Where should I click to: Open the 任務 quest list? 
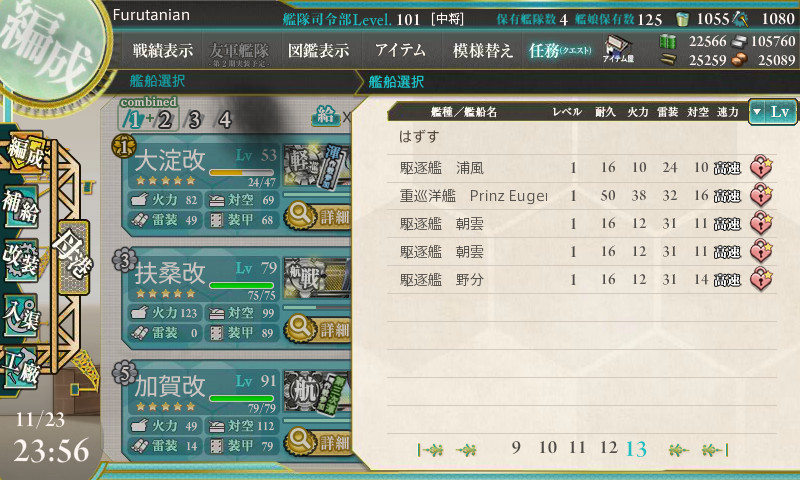pyautogui.click(x=560, y=49)
